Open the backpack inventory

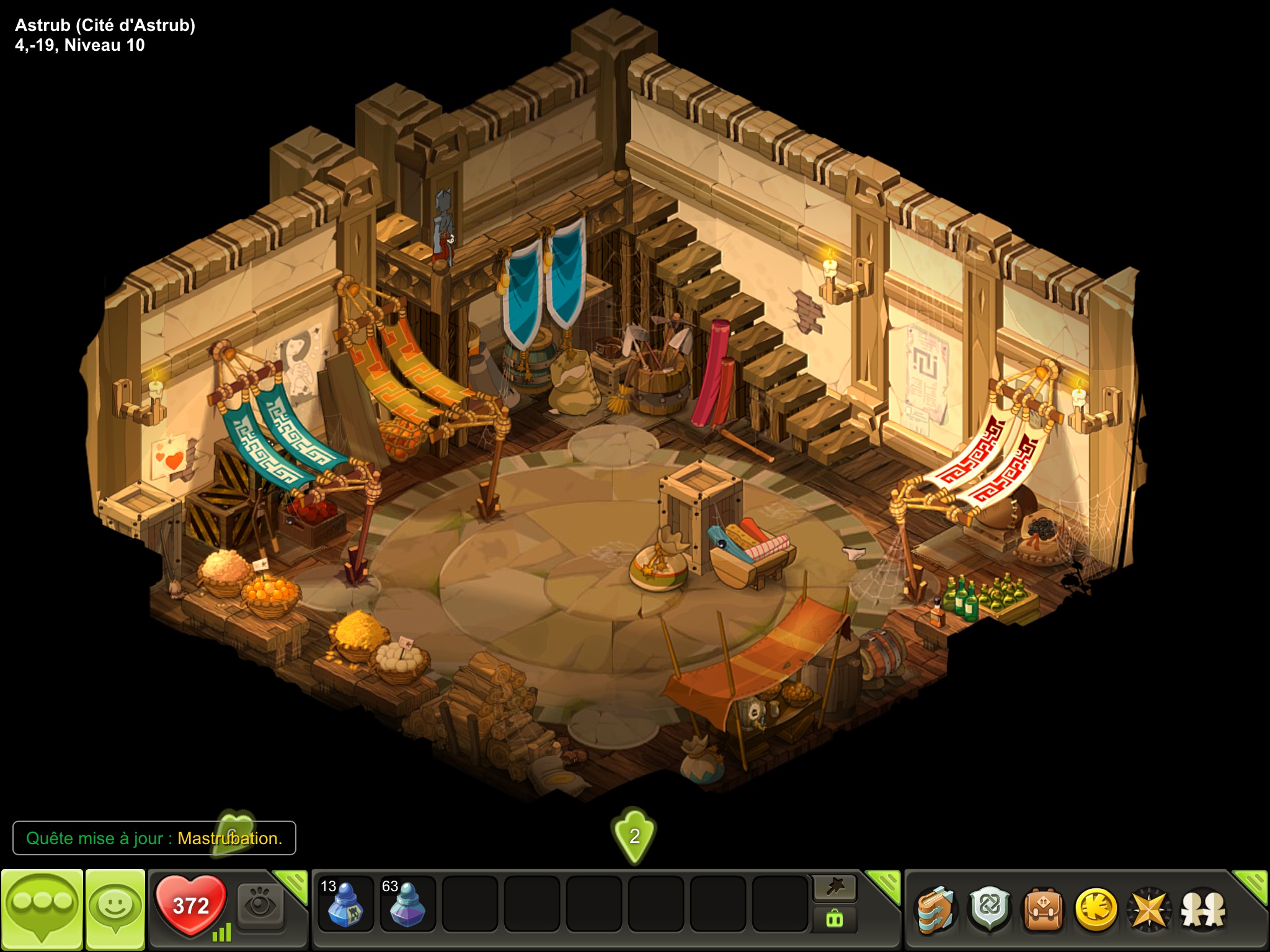[x=1043, y=910]
